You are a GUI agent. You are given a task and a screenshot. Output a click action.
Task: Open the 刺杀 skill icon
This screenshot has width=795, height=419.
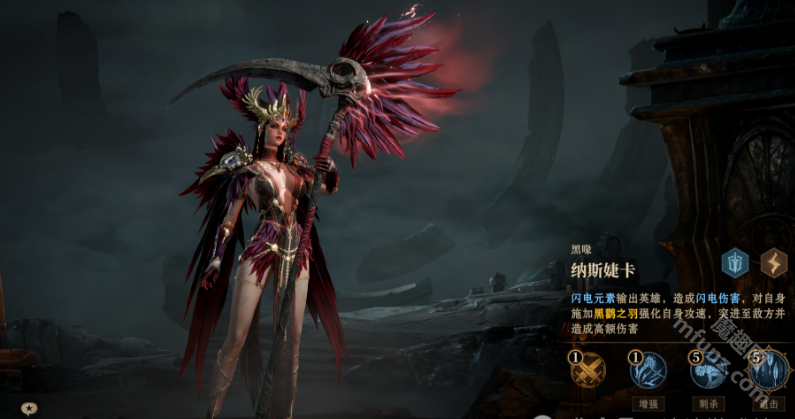pos(708,371)
